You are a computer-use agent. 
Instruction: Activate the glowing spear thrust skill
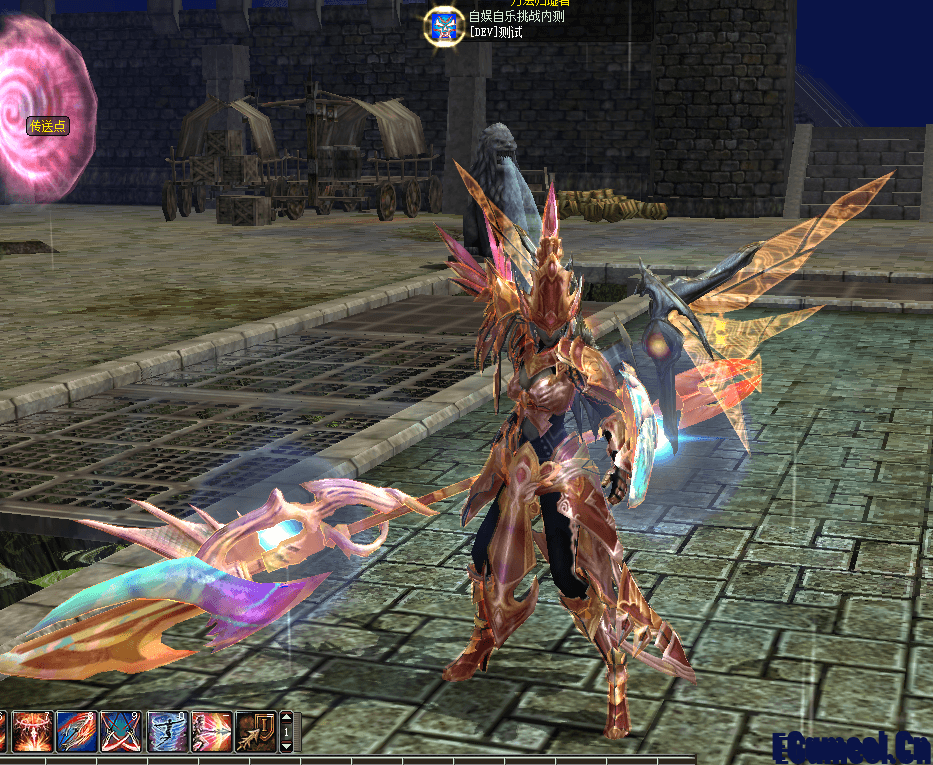coord(211,731)
